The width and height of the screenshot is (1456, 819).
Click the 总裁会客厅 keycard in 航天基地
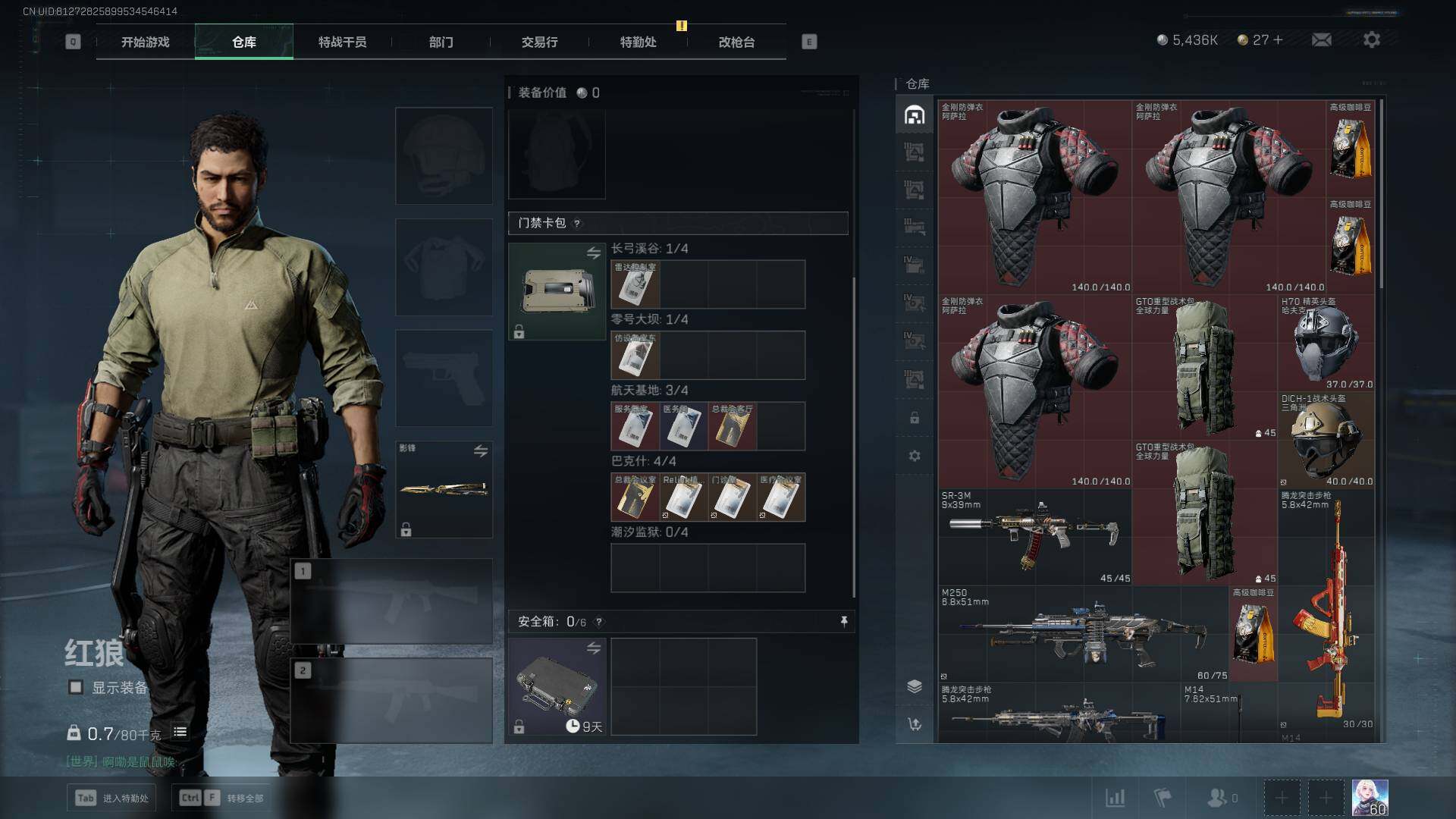click(x=732, y=426)
